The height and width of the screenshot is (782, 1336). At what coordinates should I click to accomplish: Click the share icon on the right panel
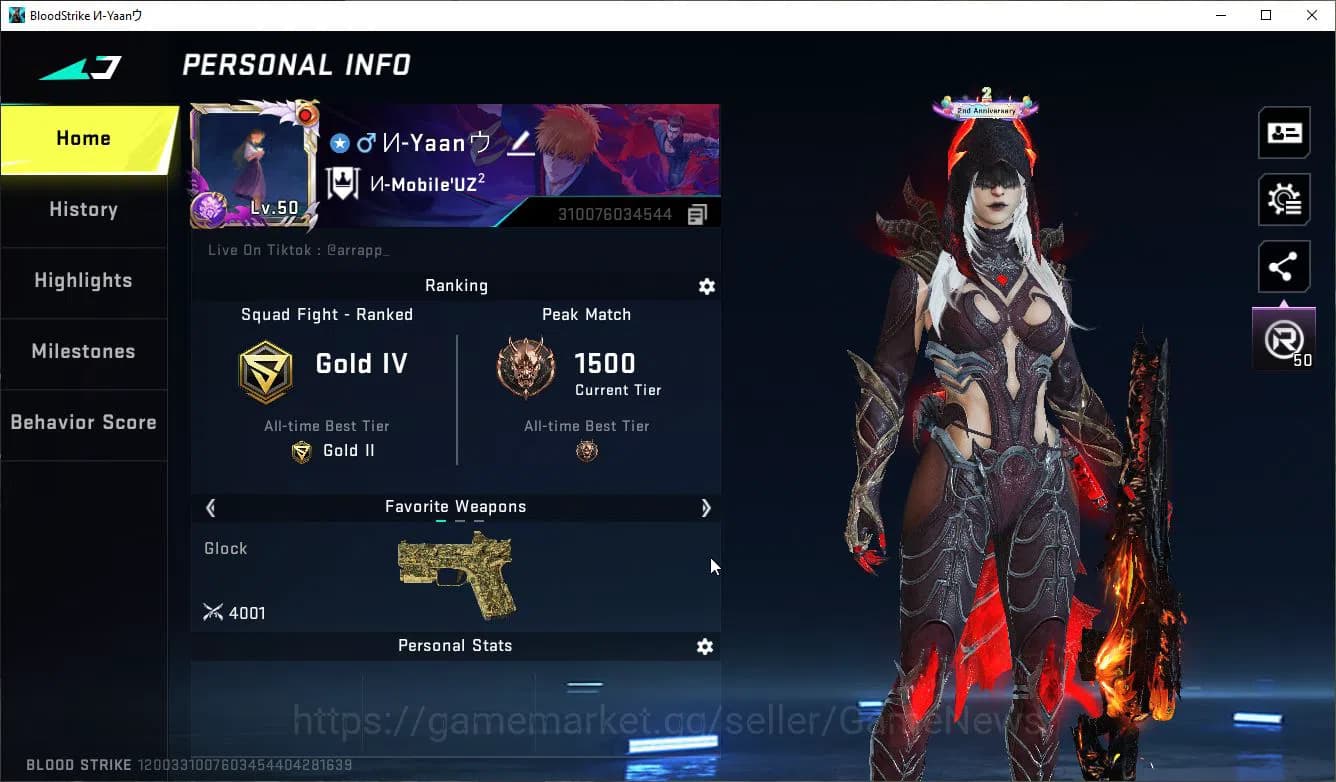[1284, 266]
